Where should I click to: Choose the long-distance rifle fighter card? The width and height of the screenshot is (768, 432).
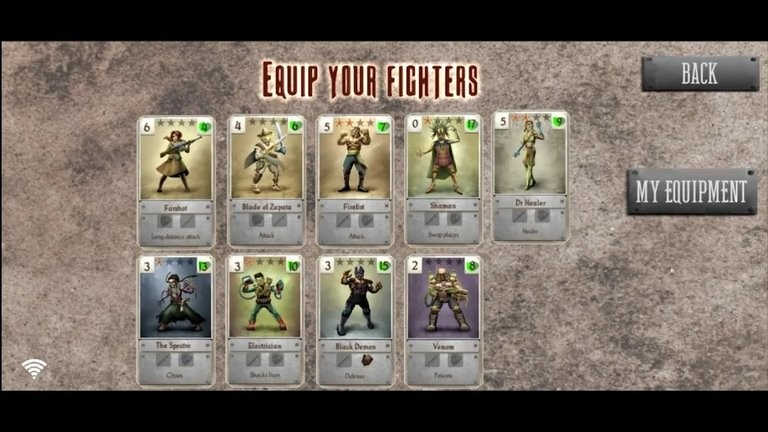(176, 180)
